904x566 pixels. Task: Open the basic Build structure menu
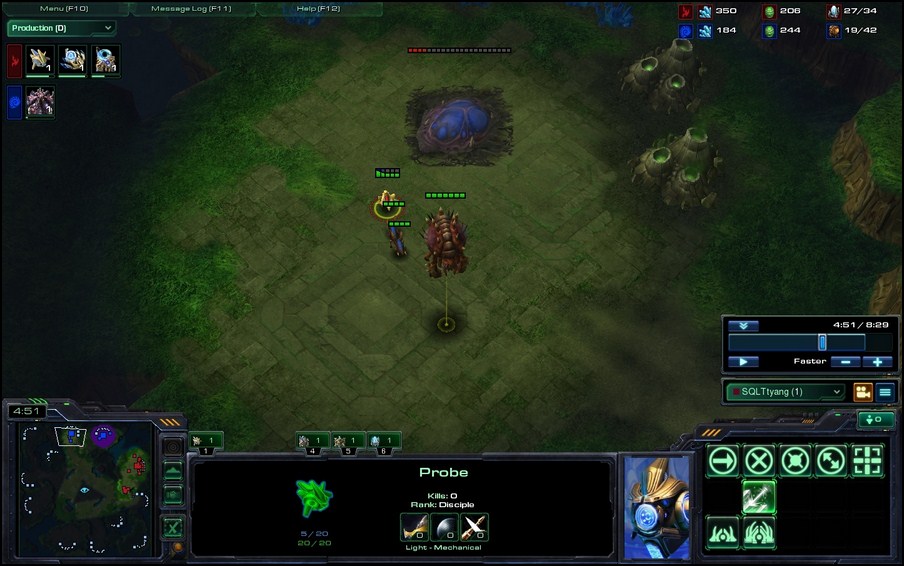click(722, 532)
